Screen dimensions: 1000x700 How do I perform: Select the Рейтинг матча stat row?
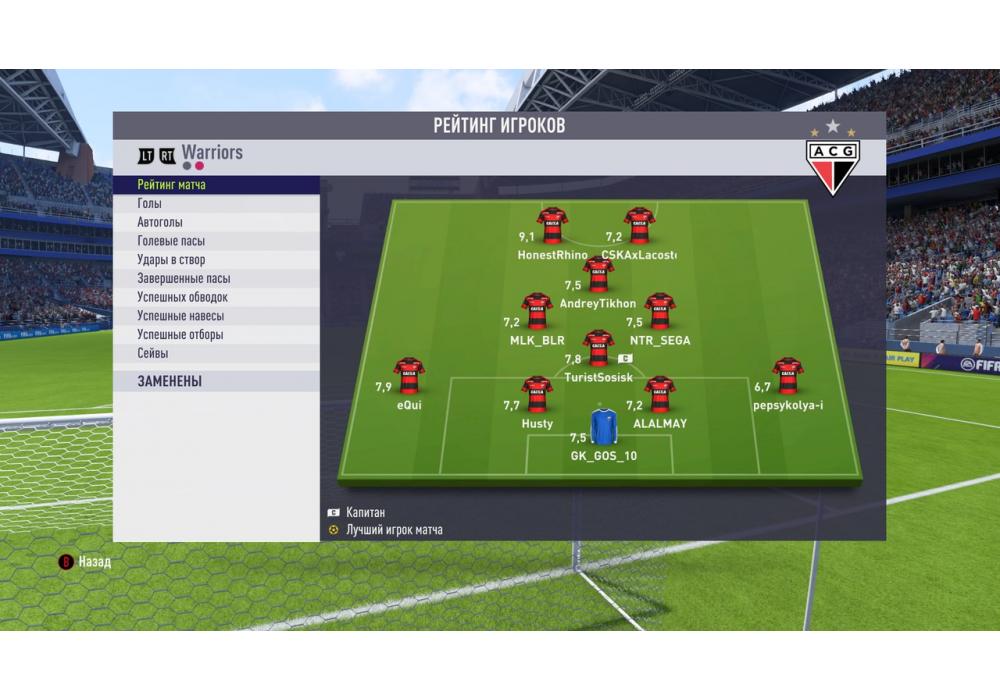click(x=216, y=185)
